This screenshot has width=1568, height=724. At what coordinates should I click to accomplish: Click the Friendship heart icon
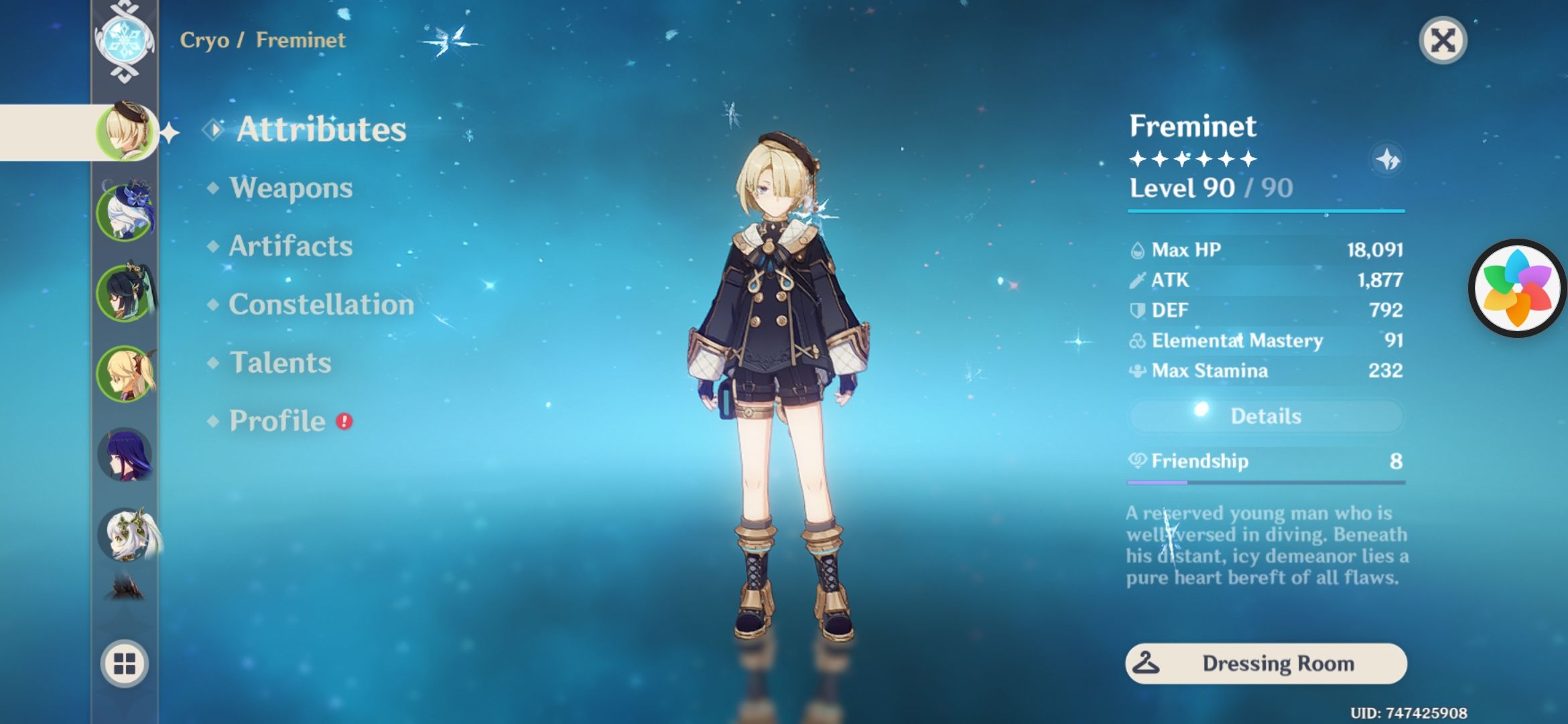tap(1139, 461)
